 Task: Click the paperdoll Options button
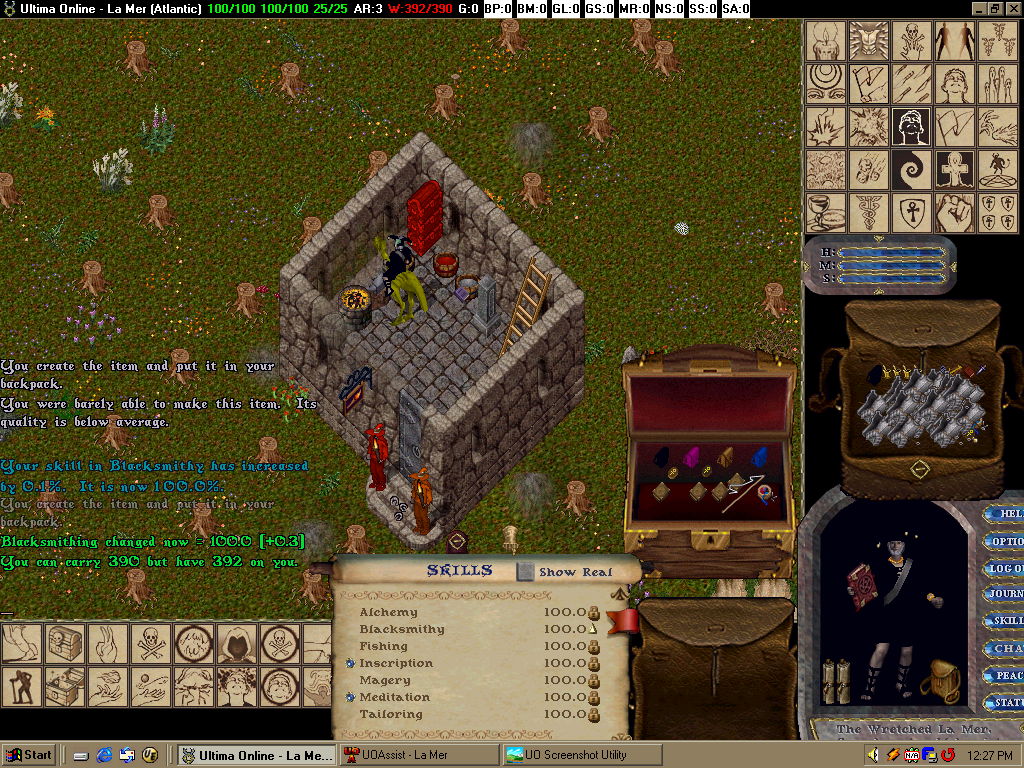(x=1004, y=541)
